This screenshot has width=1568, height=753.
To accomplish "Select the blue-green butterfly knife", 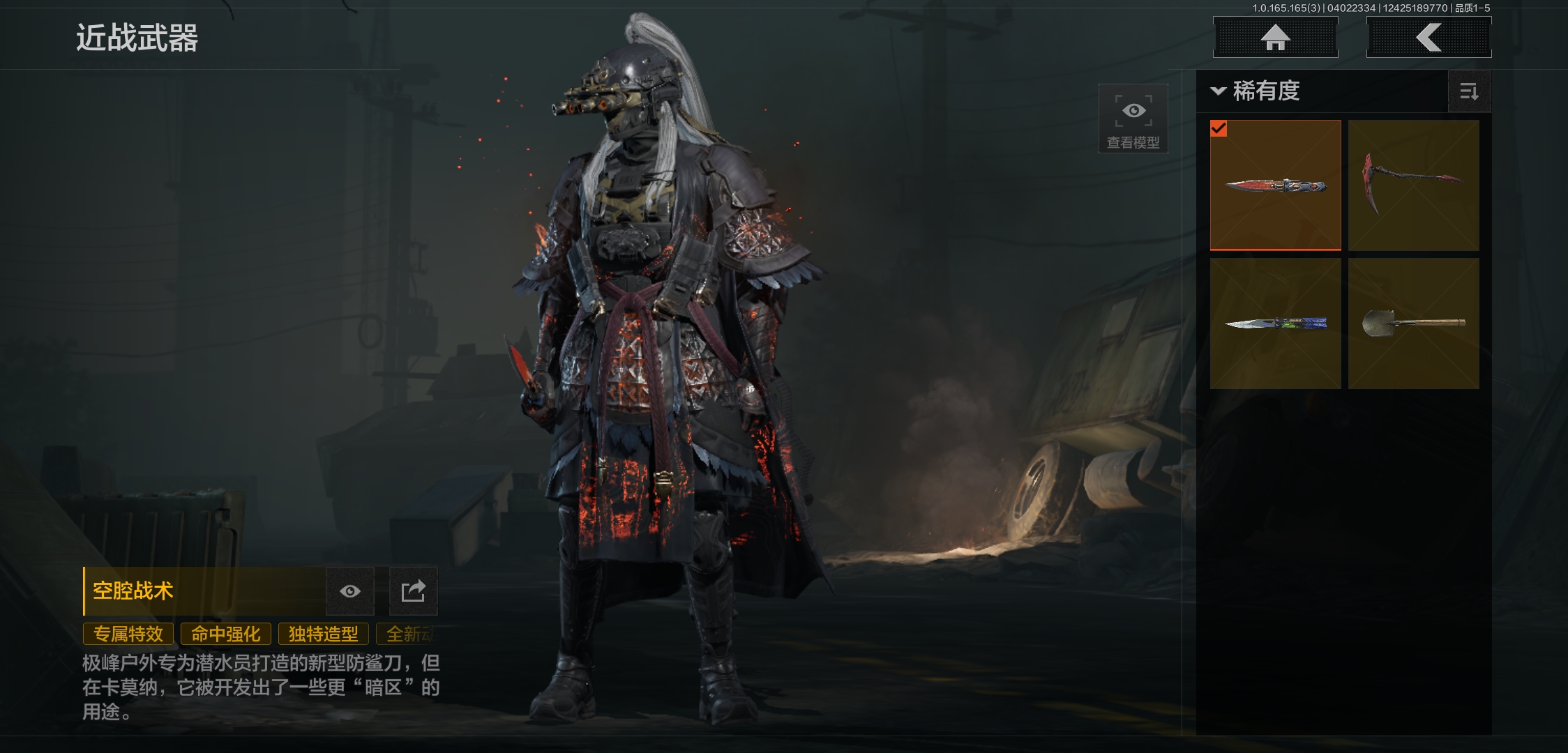I will point(1275,323).
